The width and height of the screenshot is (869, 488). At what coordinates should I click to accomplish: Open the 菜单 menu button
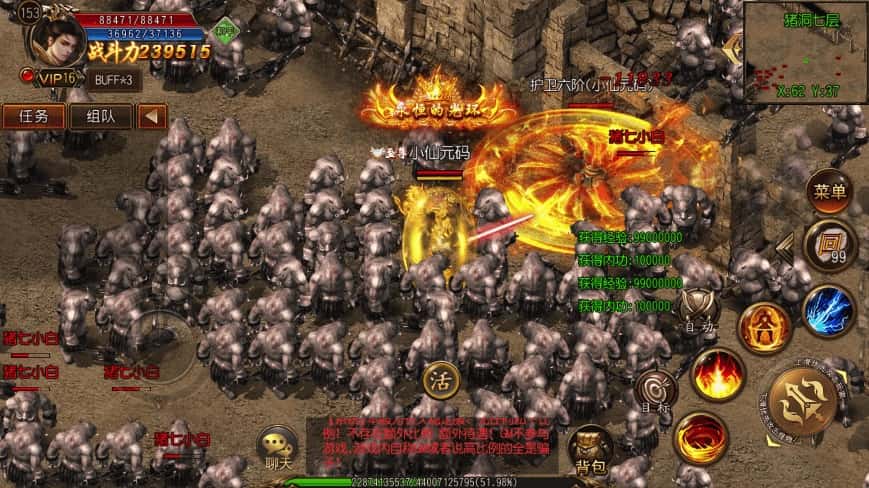(x=830, y=192)
